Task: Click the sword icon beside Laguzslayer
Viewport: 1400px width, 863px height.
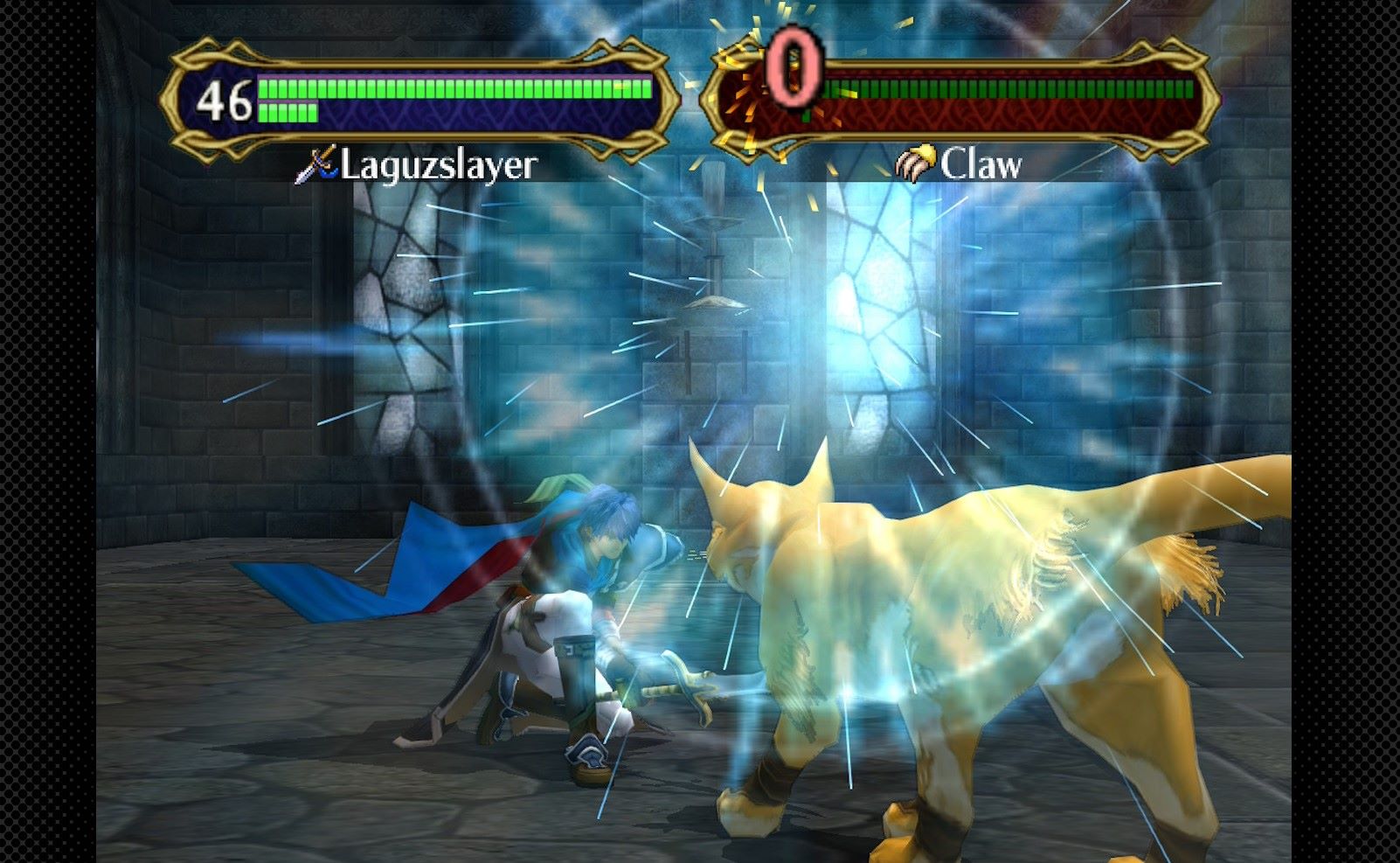Action: (317, 163)
